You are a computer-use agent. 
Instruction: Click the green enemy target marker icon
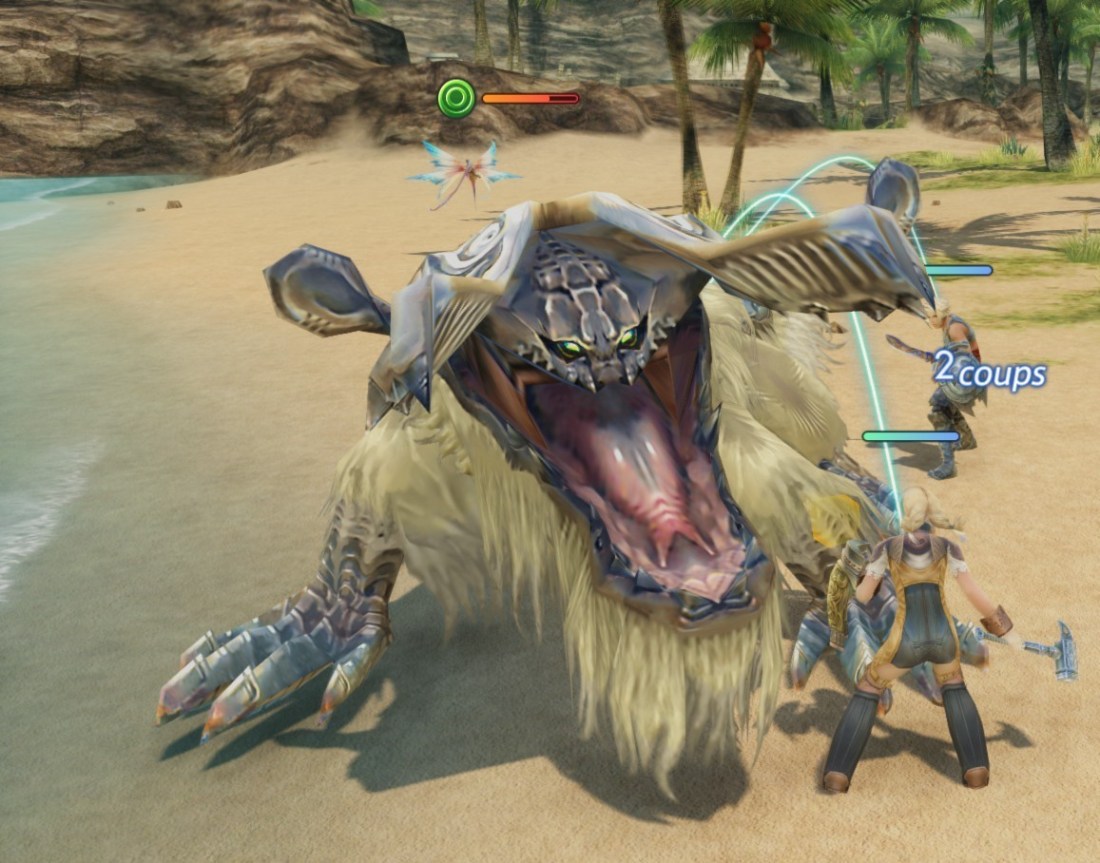pos(457,98)
